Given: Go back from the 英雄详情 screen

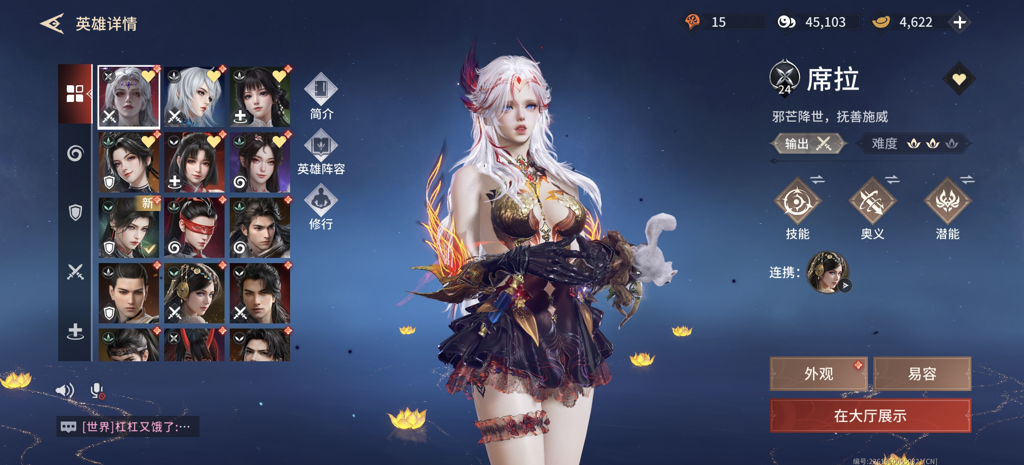Looking at the screenshot, I should click(52, 23).
